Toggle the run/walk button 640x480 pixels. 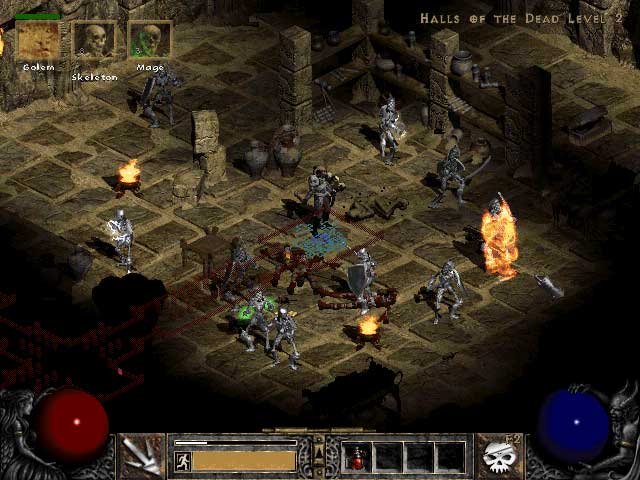(x=183, y=460)
